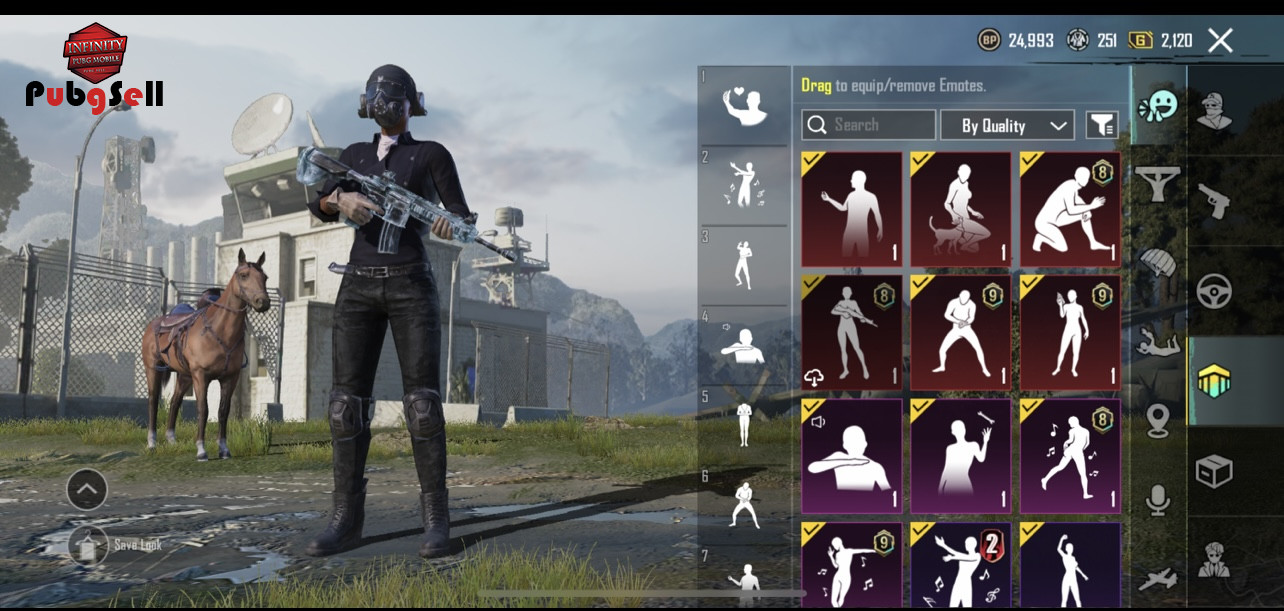Close the inventory with the X button
Image resolution: width=1284 pixels, height=611 pixels.
pyautogui.click(x=1220, y=40)
